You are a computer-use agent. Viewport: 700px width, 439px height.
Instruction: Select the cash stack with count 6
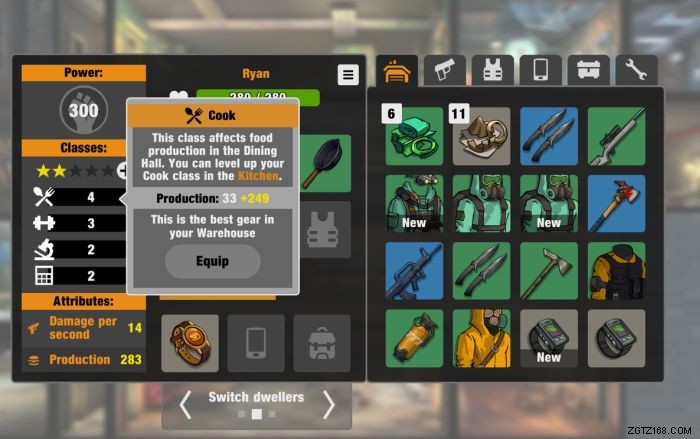(414, 136)
